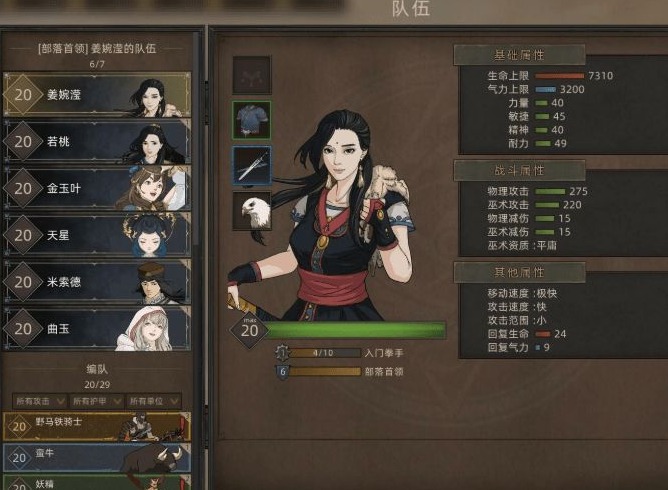Open the 所有护甲 armor filter dropdown
Image resolution: width=668 pixels, height=490 pixels.
[97, 400]
